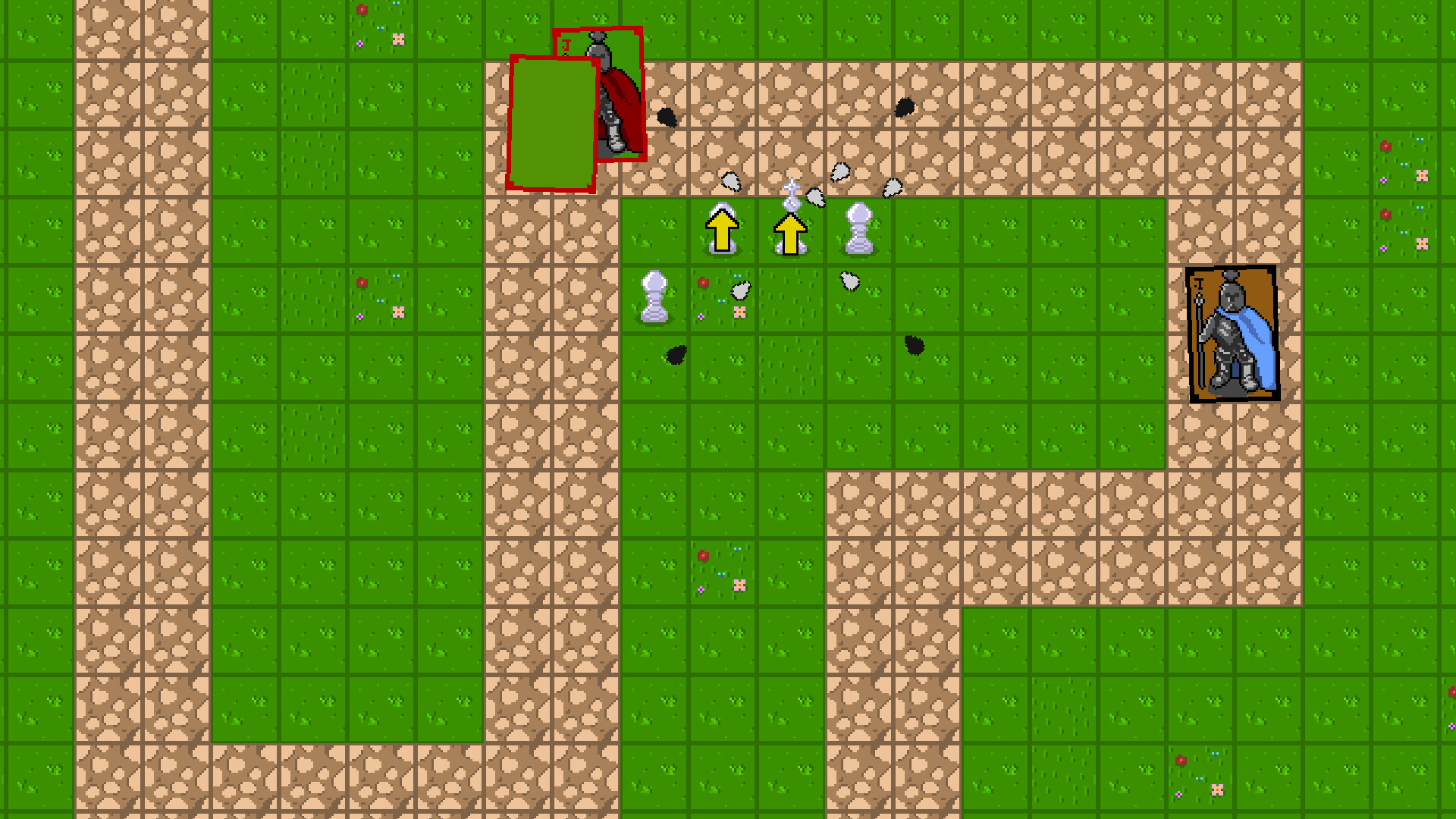Click the left yellow upgrade arrow

click(x=722, y=231)
